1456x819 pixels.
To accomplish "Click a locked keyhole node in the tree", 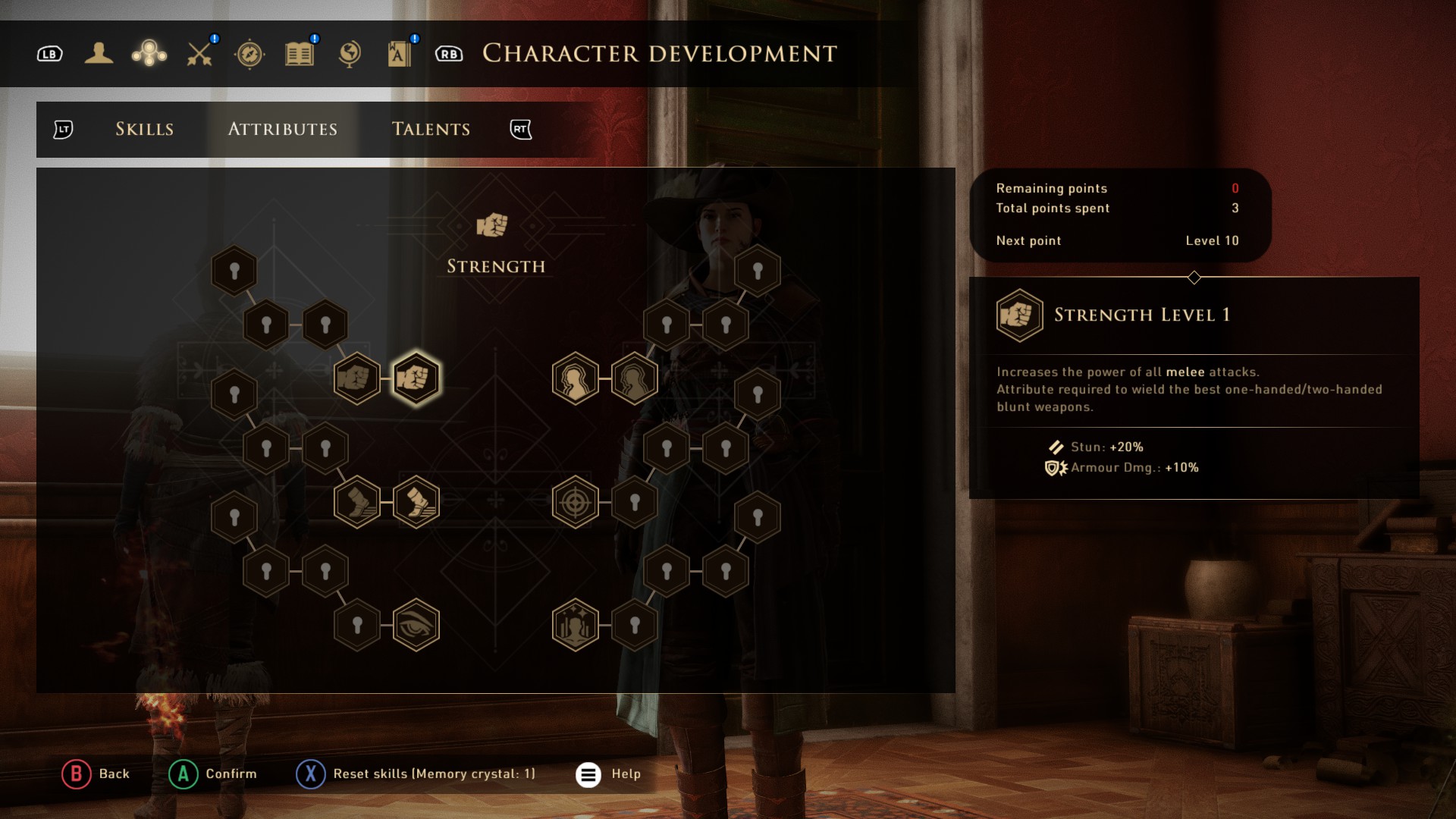I will [234, 270].
